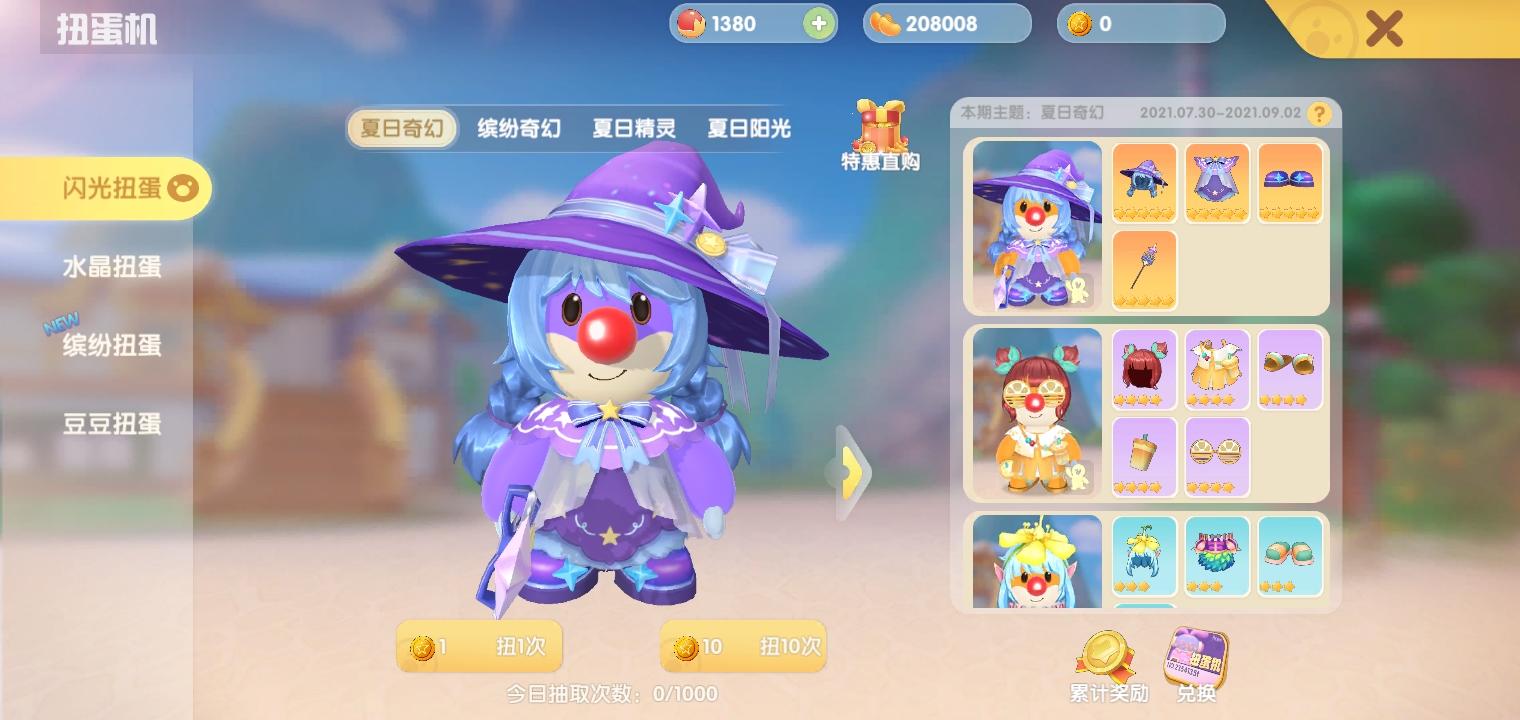Select the 夏日精灵 tab
The width and height of the screenshot is (1520, 720).
pyautogui.click(x=632, y=128)
